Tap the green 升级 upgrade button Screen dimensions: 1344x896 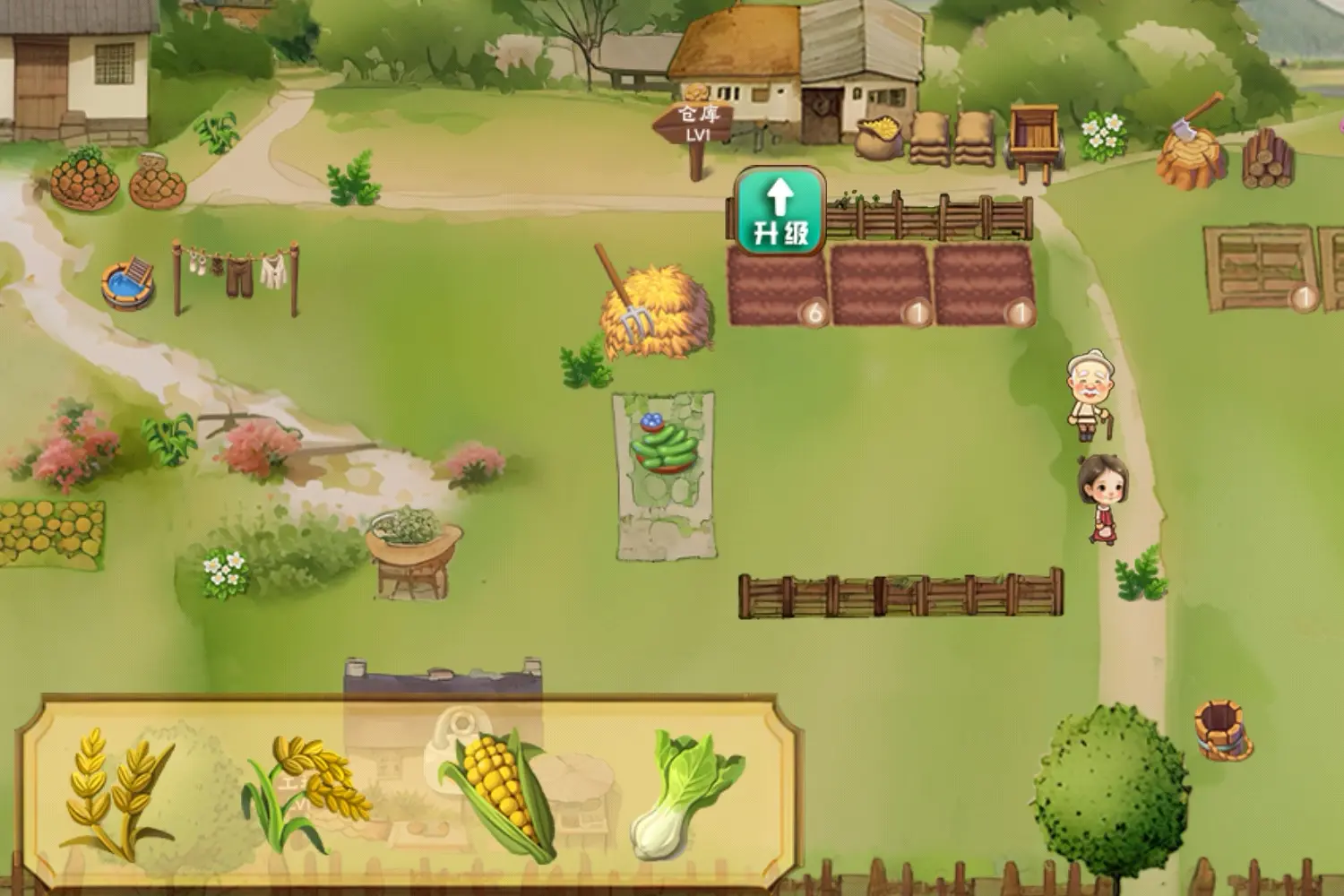[x=780, y=211]
